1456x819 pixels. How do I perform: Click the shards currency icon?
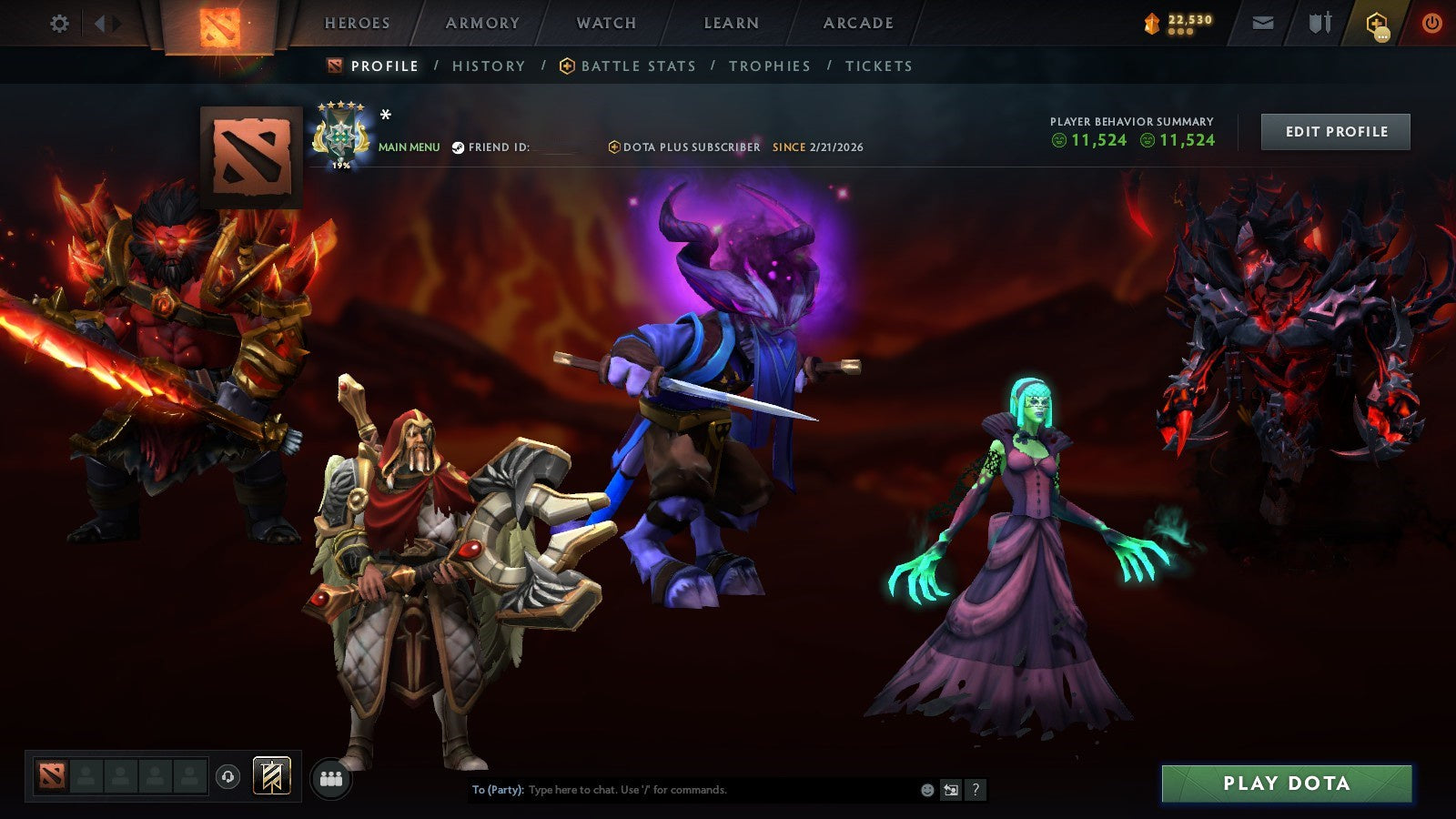click(1151, 23)
